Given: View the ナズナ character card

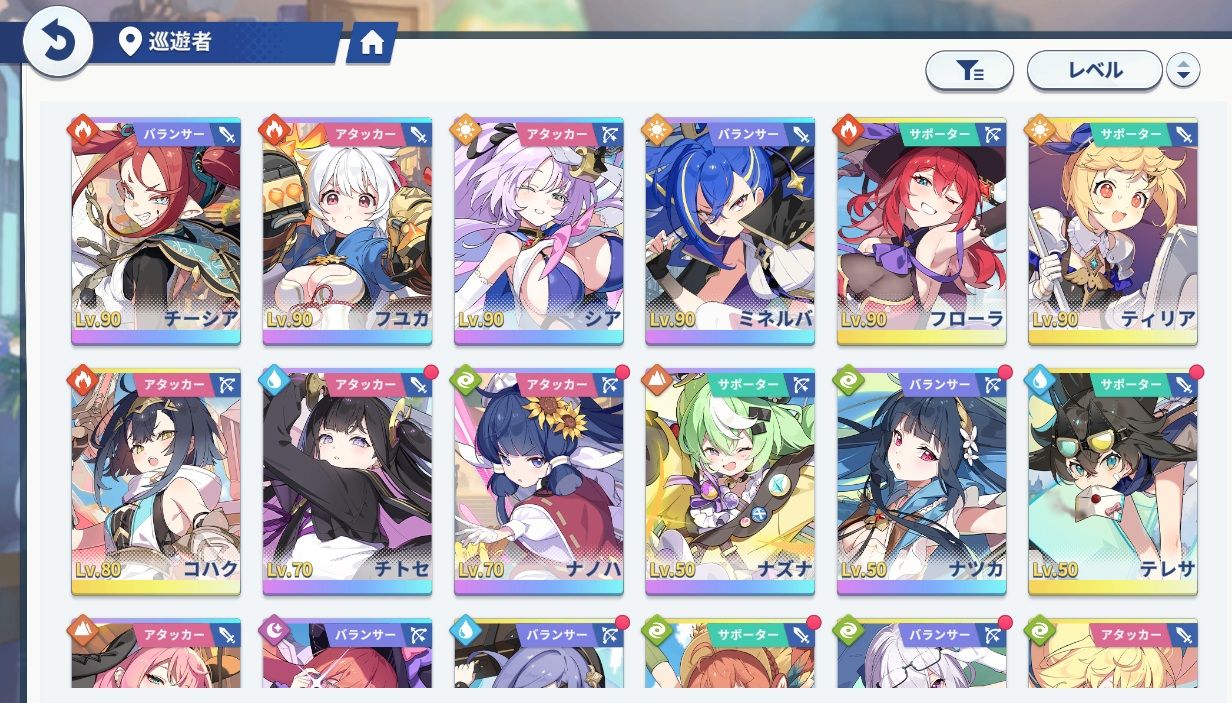Looking at the screenshot, I should tap(729, 482).
